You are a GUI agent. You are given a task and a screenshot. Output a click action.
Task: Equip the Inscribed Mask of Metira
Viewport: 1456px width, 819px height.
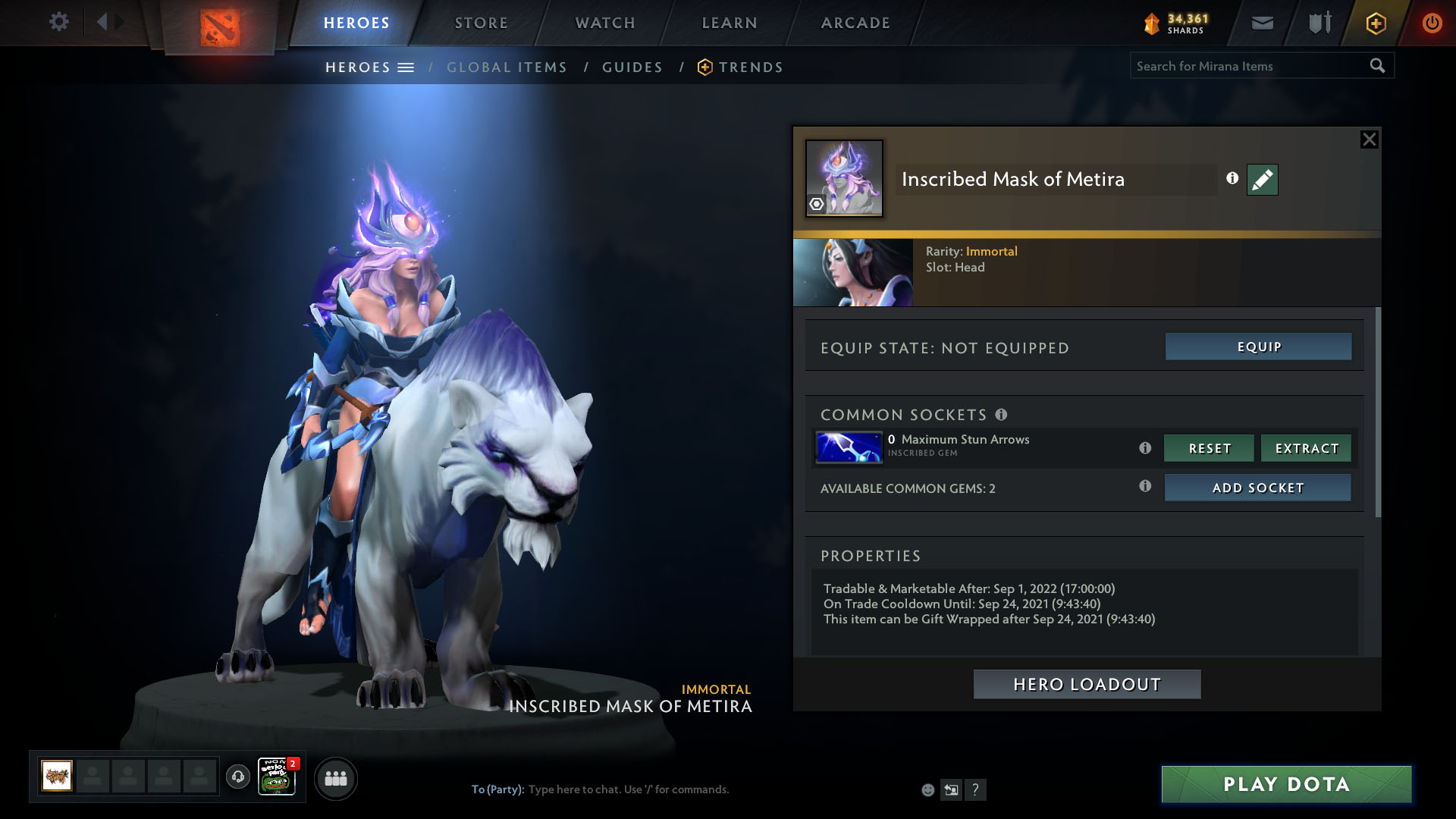(1258, 347)
